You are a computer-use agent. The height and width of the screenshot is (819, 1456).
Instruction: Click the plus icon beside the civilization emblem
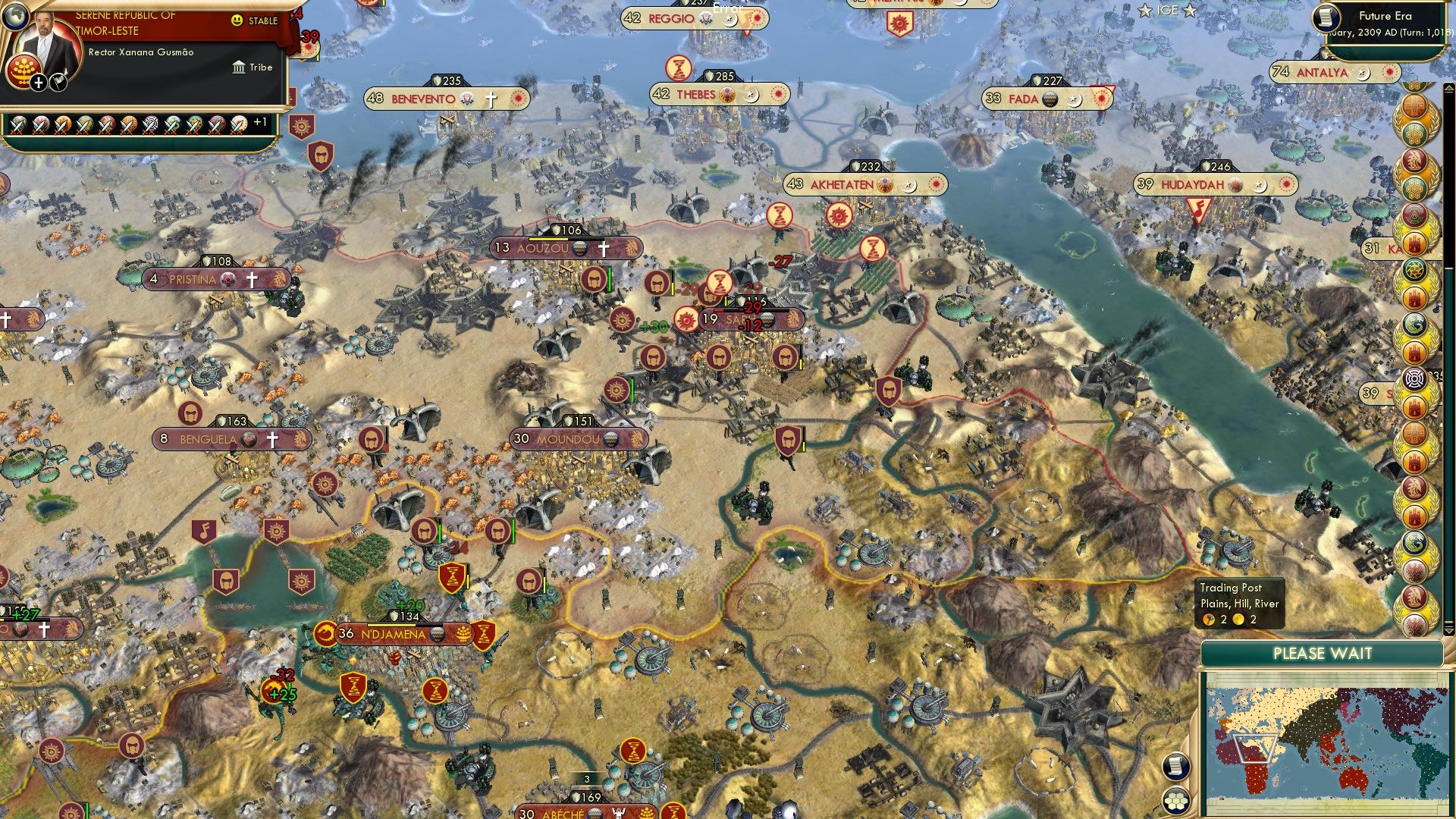tap(38, 83)
